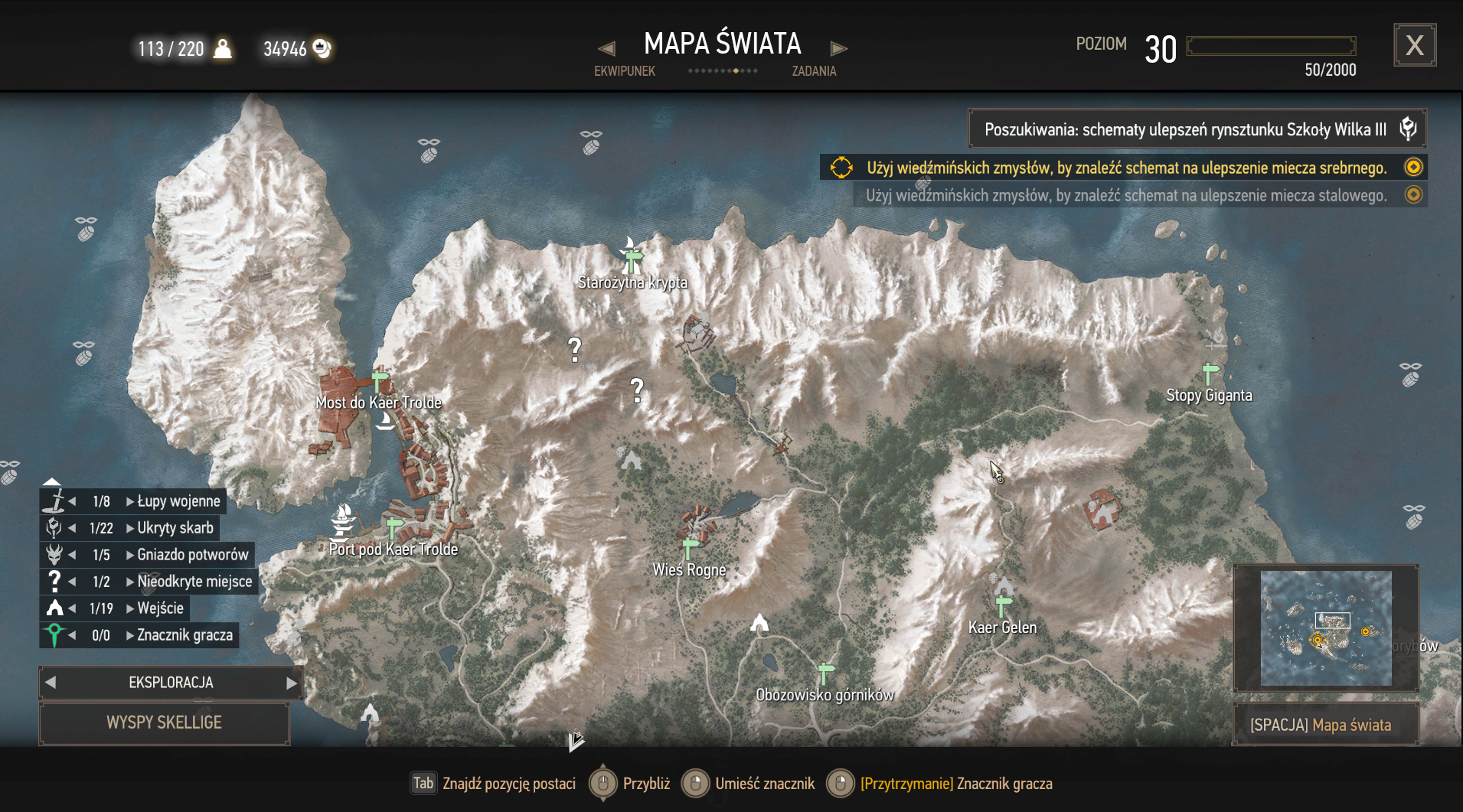The width and height of the screenshot is (1463, 812).
Task: Choose the Znacznik gracza legend entry
Action: pos(184,635)
